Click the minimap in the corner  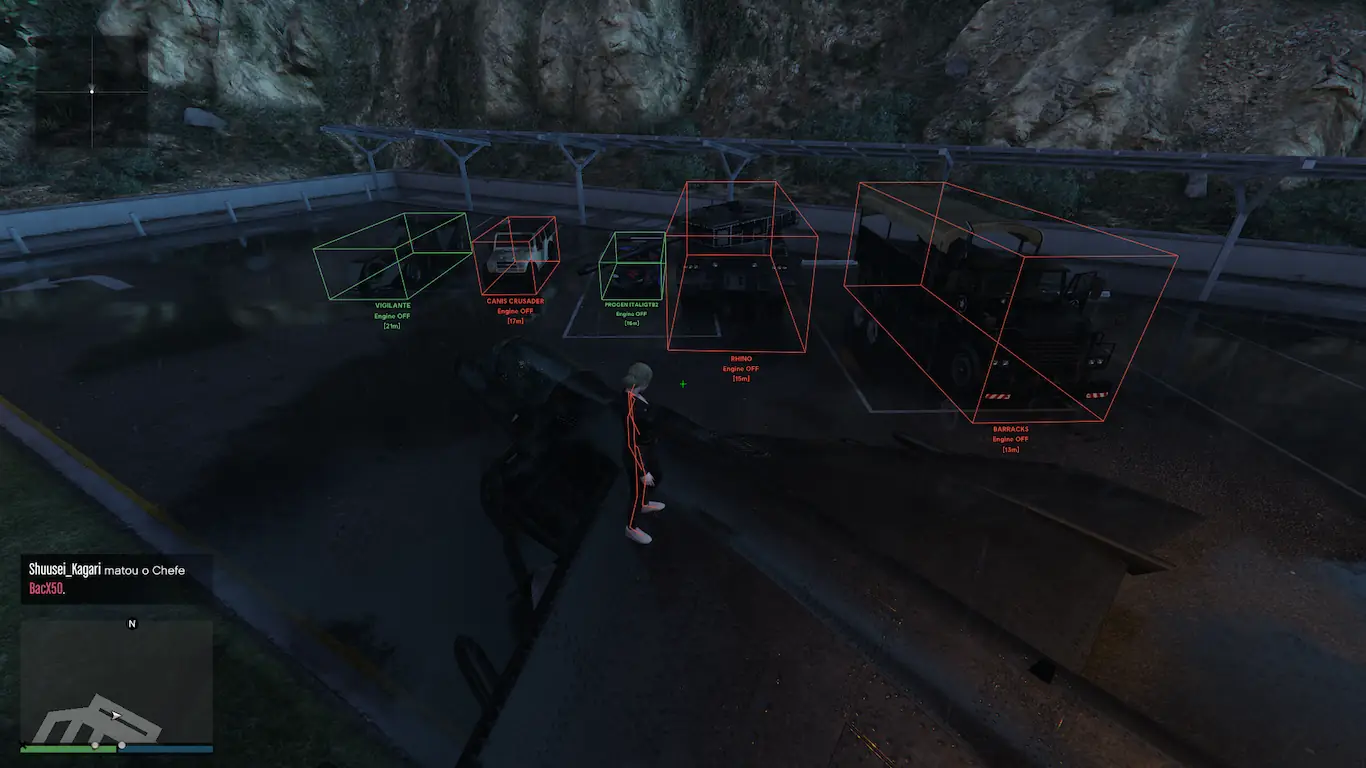116,682
